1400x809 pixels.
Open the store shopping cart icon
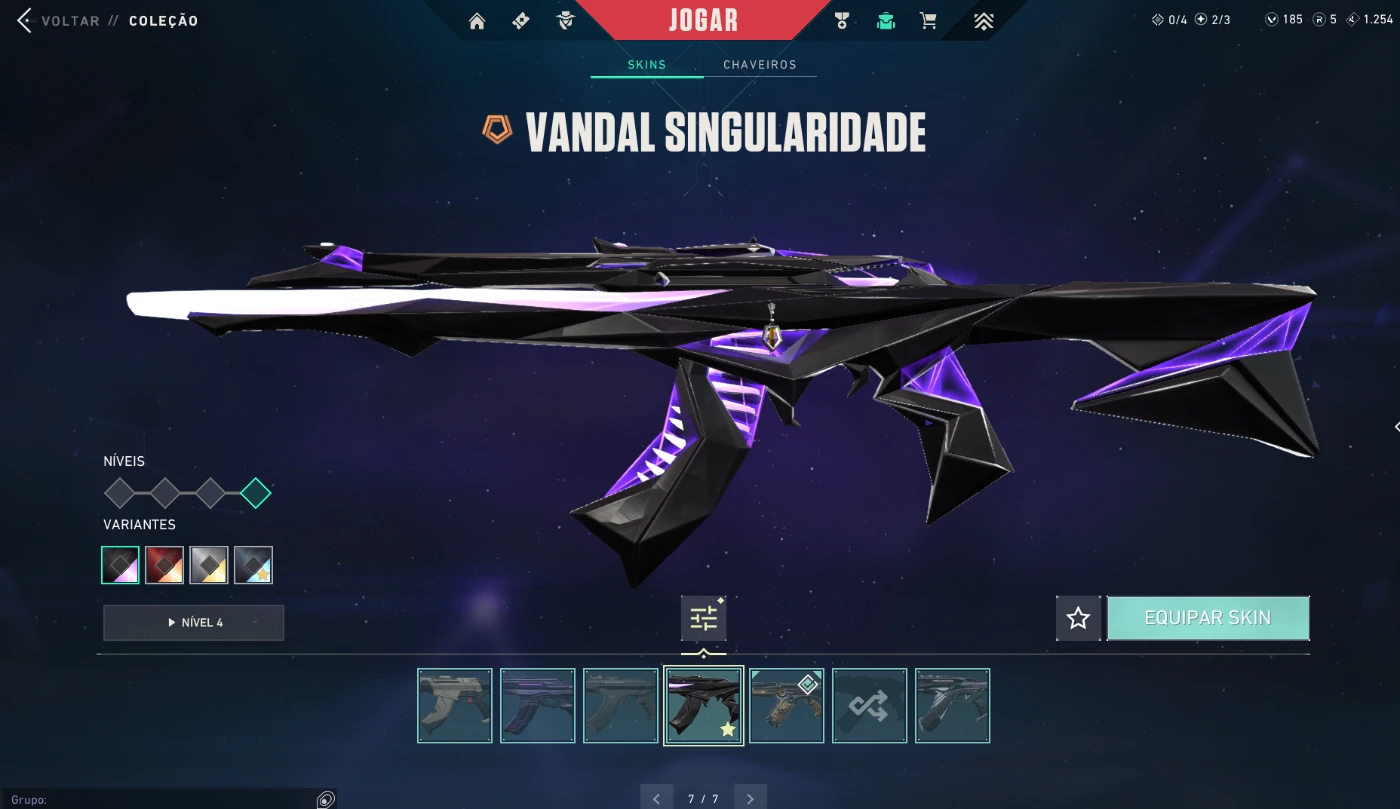click(x=928, y=21)
